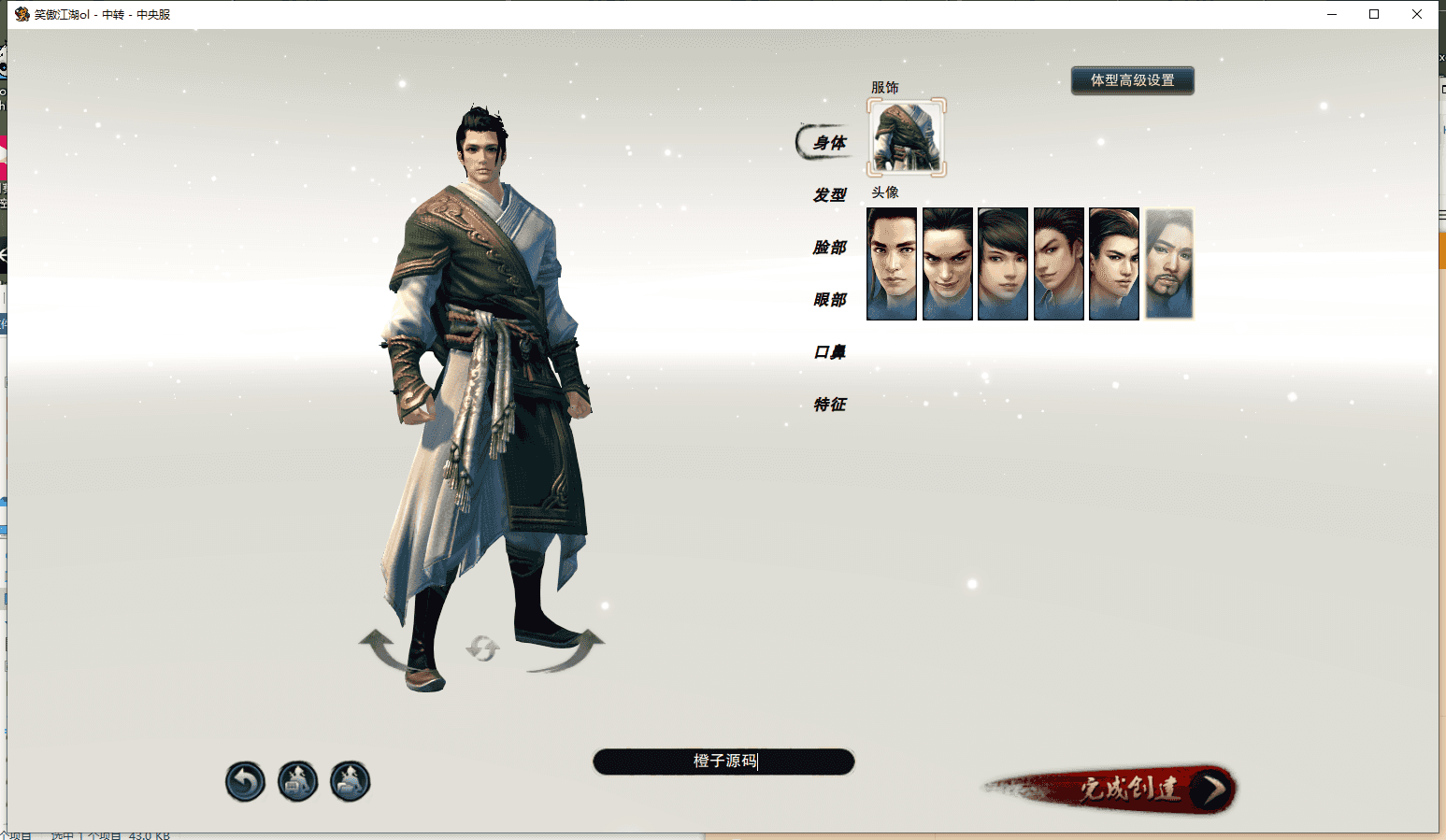
Task: Switch to the 发型 hairstyle tab
Action: [x=828, y=195]
